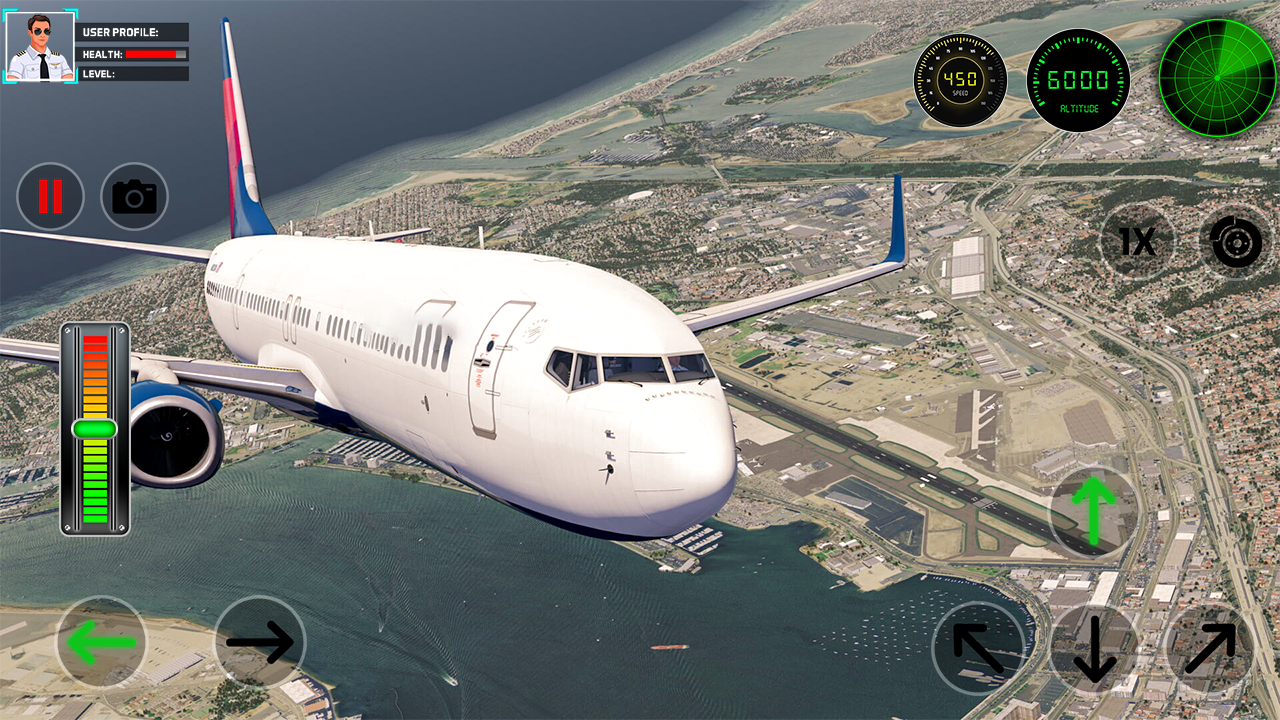The width and height of the screenshot is (1280, 720).
Task: Steer left with the green left arrow
Action: point(101,642)
